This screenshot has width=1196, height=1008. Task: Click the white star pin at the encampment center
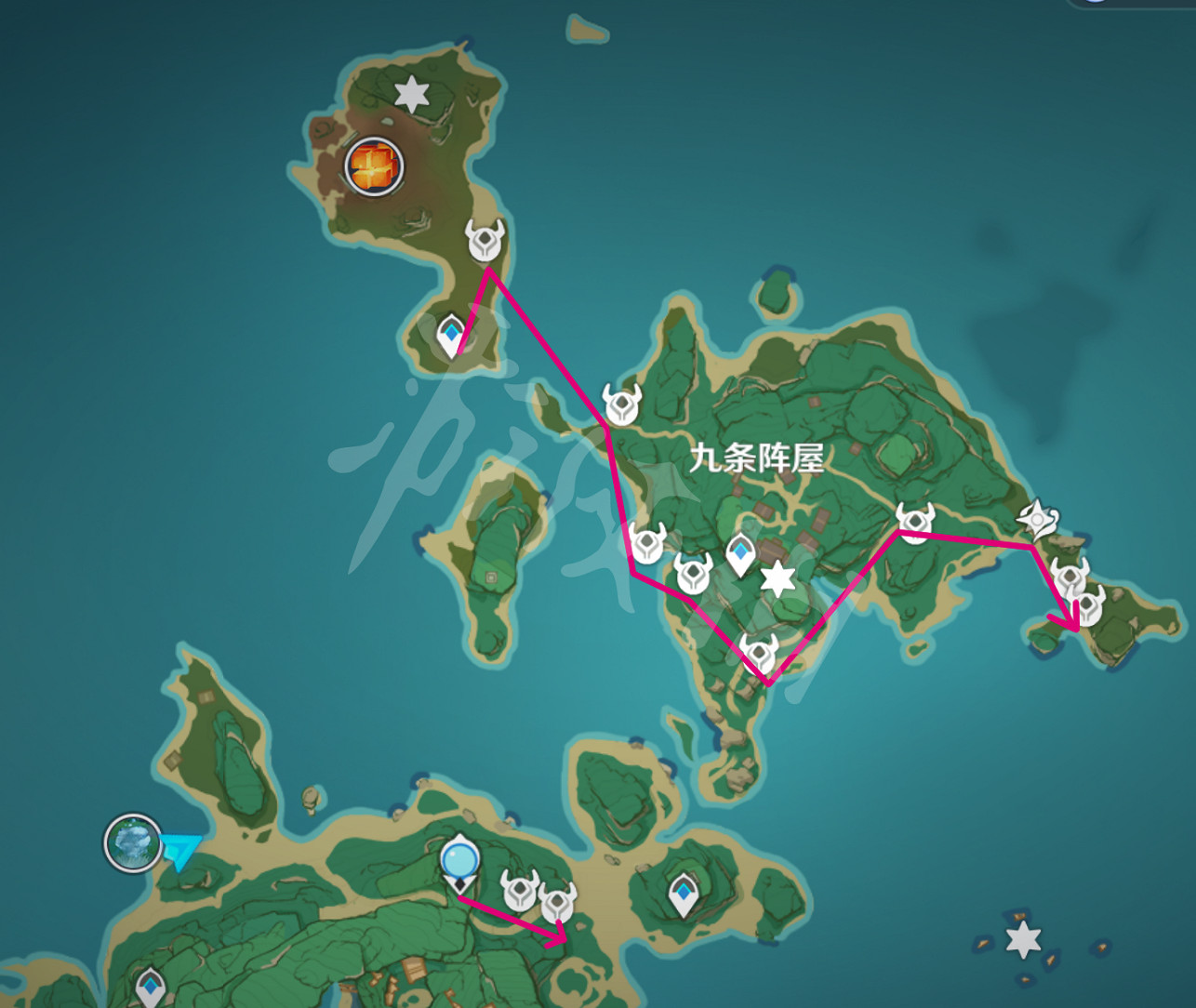tap(777, 578)
